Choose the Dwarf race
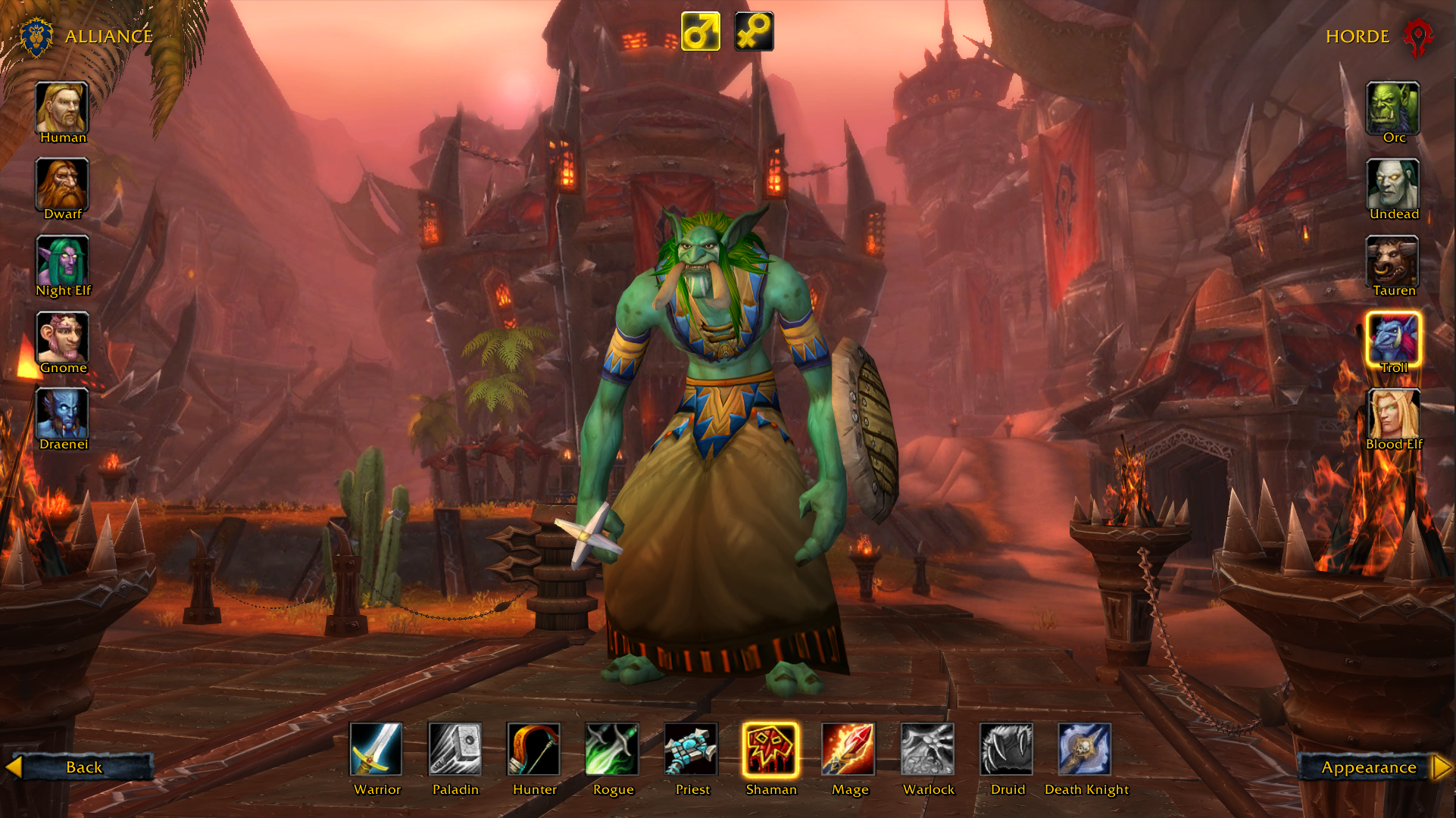Image resolution: width=1456 pixels, height=818 pixels. (x=62, y=184)
